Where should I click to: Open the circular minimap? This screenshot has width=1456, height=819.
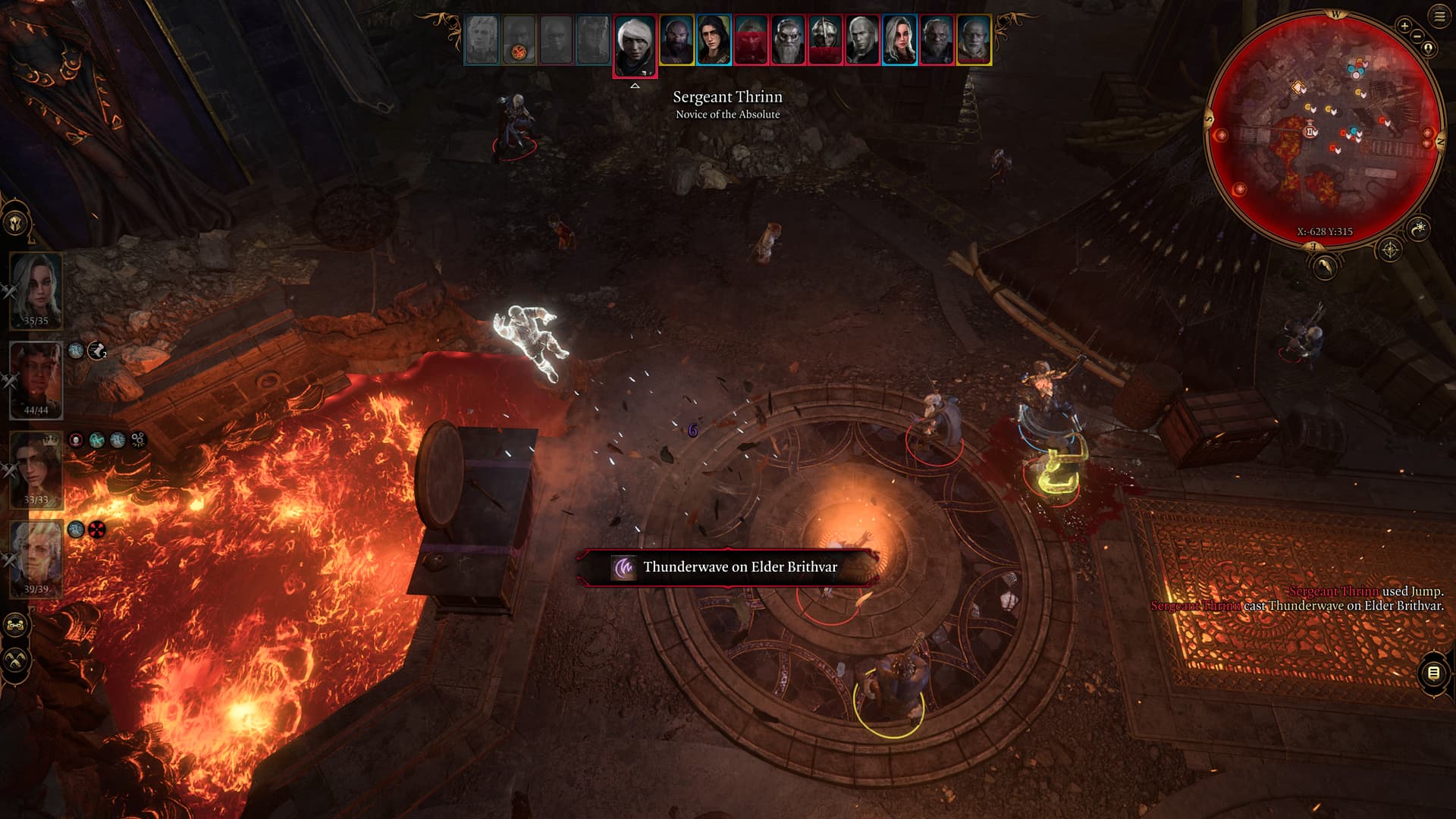[1324, 129]
